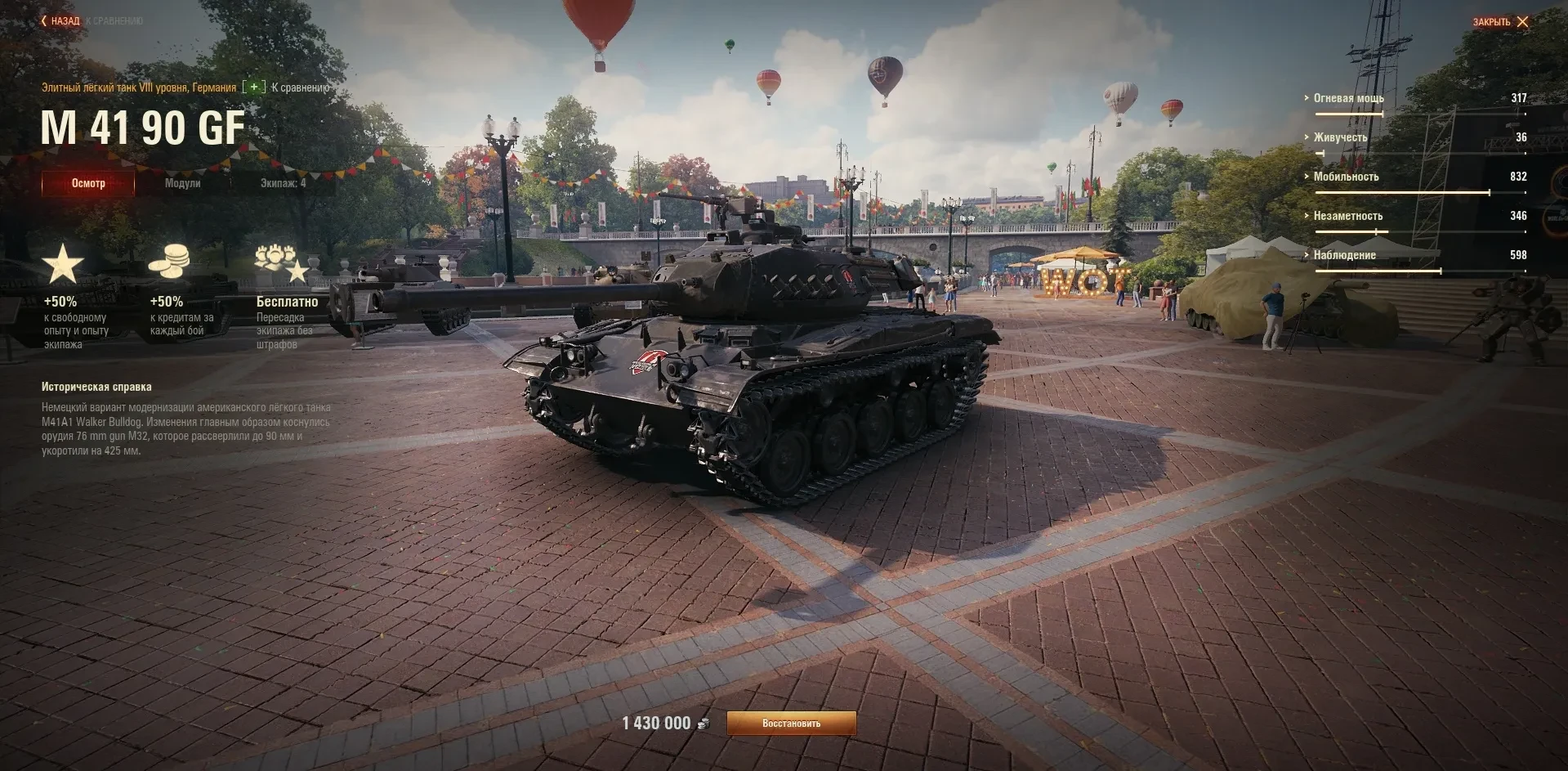Screen dimensions: 1568x771
Task: Expand Мобильность details
Action: pos(1346,177)
